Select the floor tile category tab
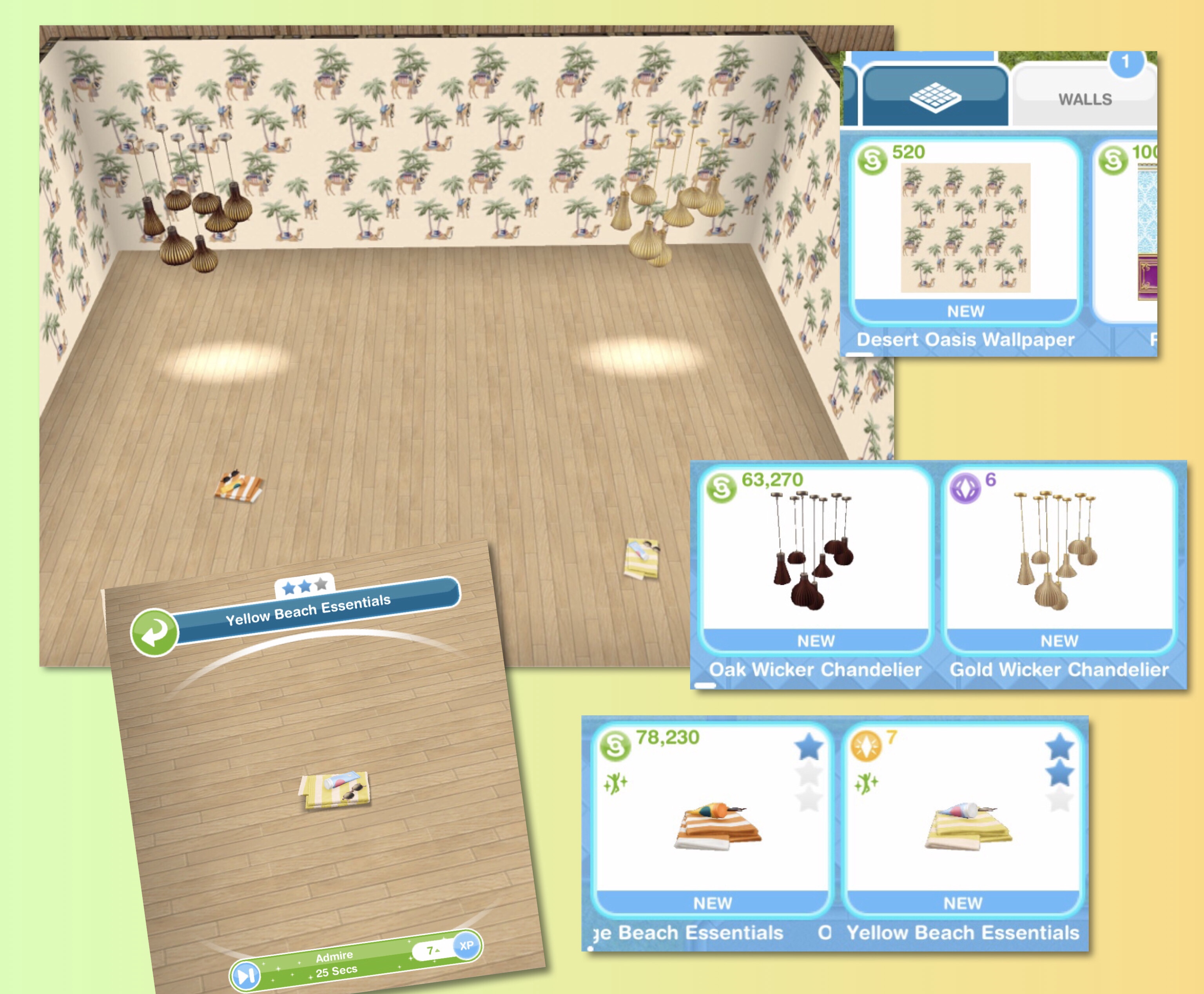The height and width of the screenshot is (994, 1204). click(934, 96)
